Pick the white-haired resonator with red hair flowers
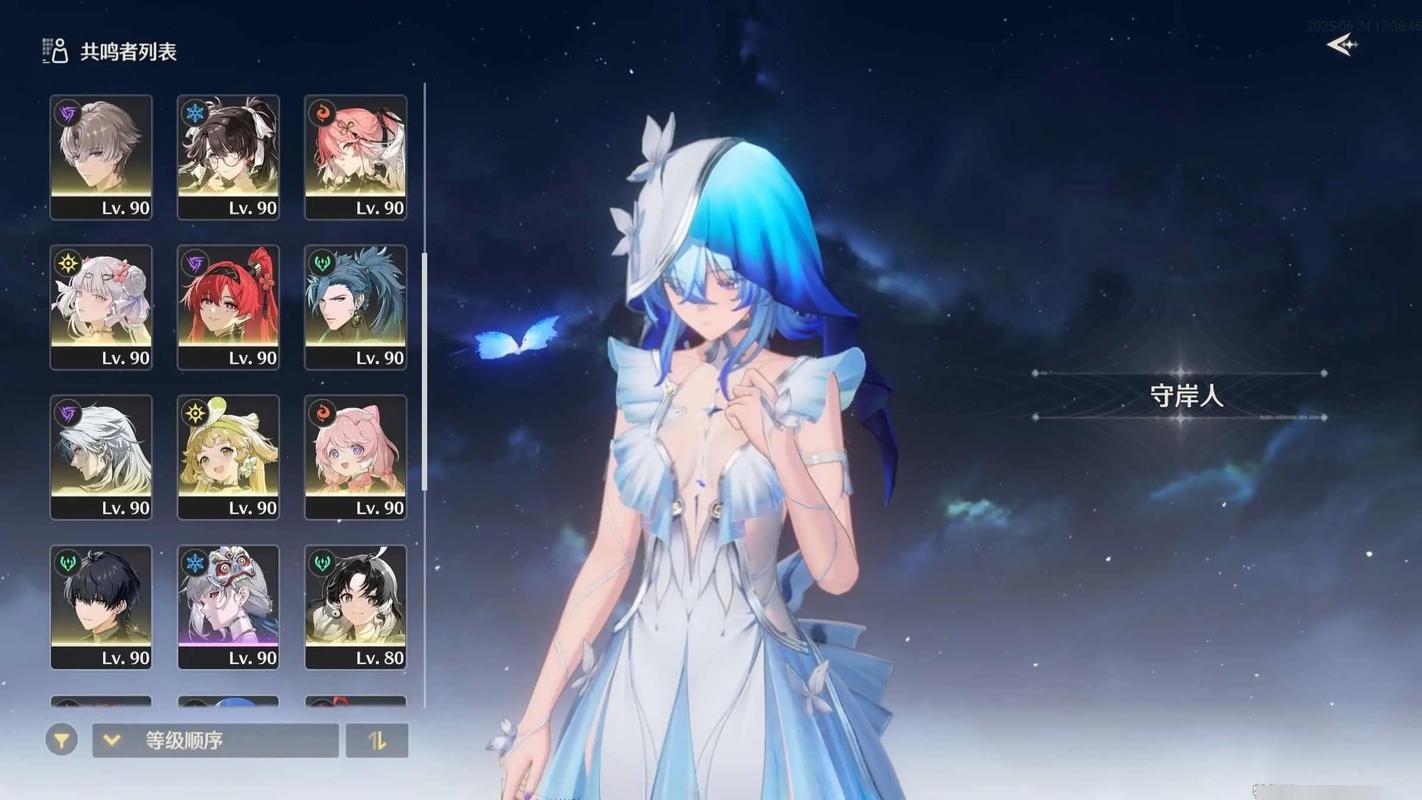 (x=101, y=307)
